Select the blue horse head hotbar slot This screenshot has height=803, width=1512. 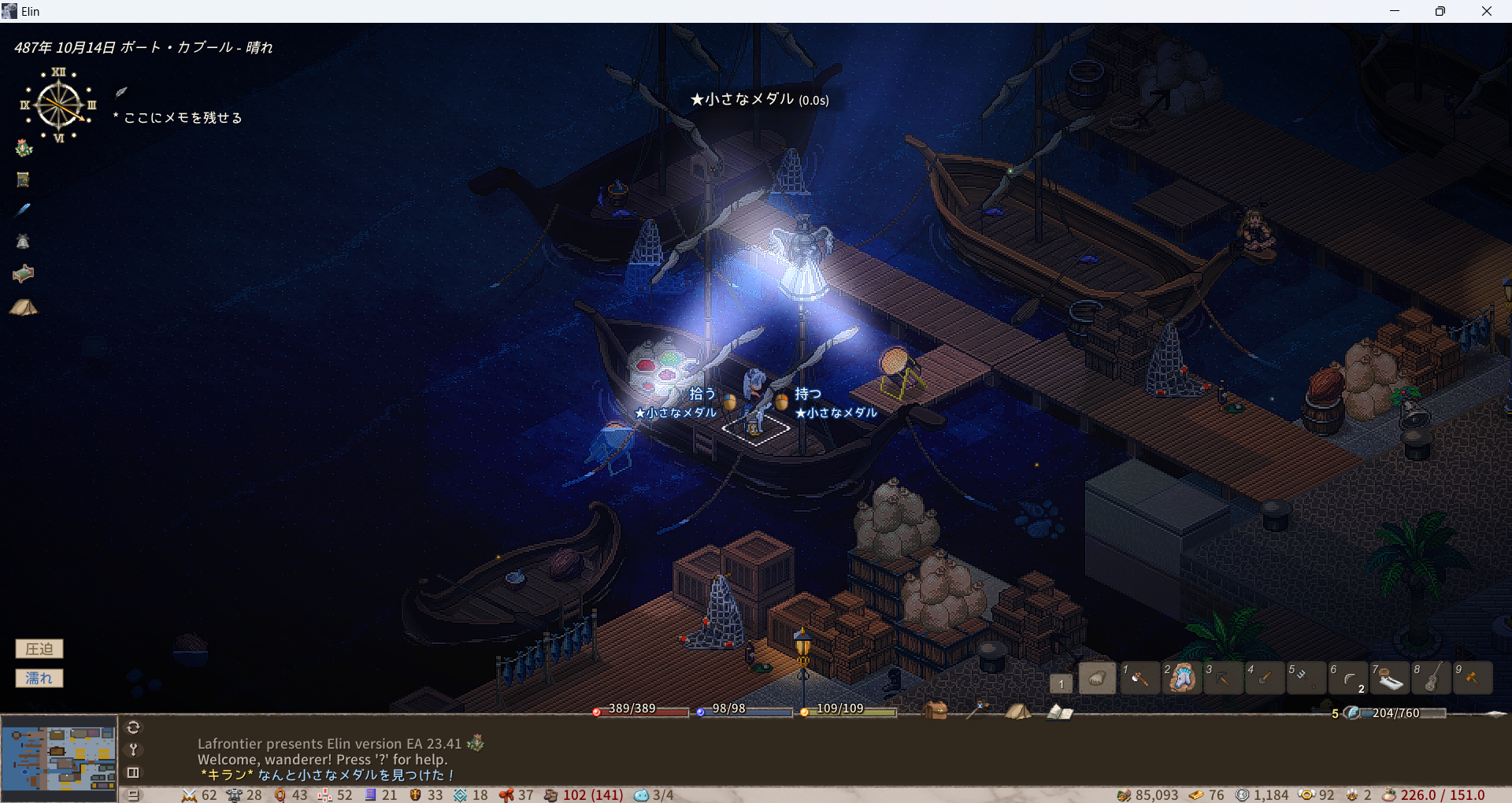[x=1181, y=678]
